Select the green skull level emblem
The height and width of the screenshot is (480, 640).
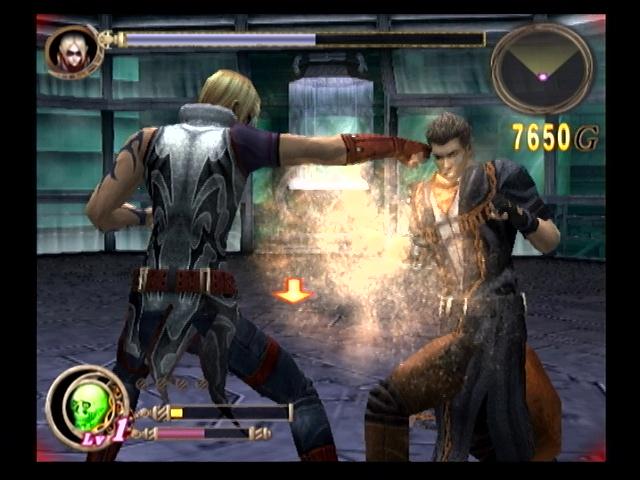click(x=86, y=406)
